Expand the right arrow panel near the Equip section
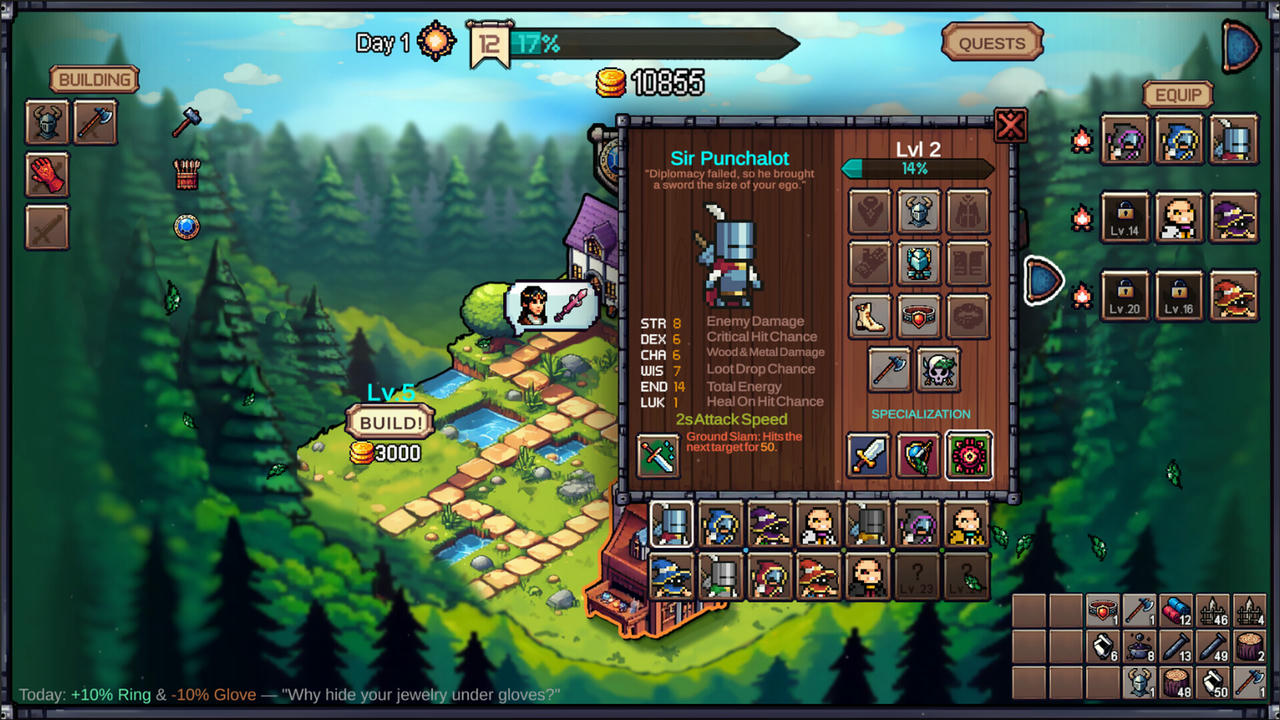The height and width of the screenshot is (720, 1280). click(1044, 281)
